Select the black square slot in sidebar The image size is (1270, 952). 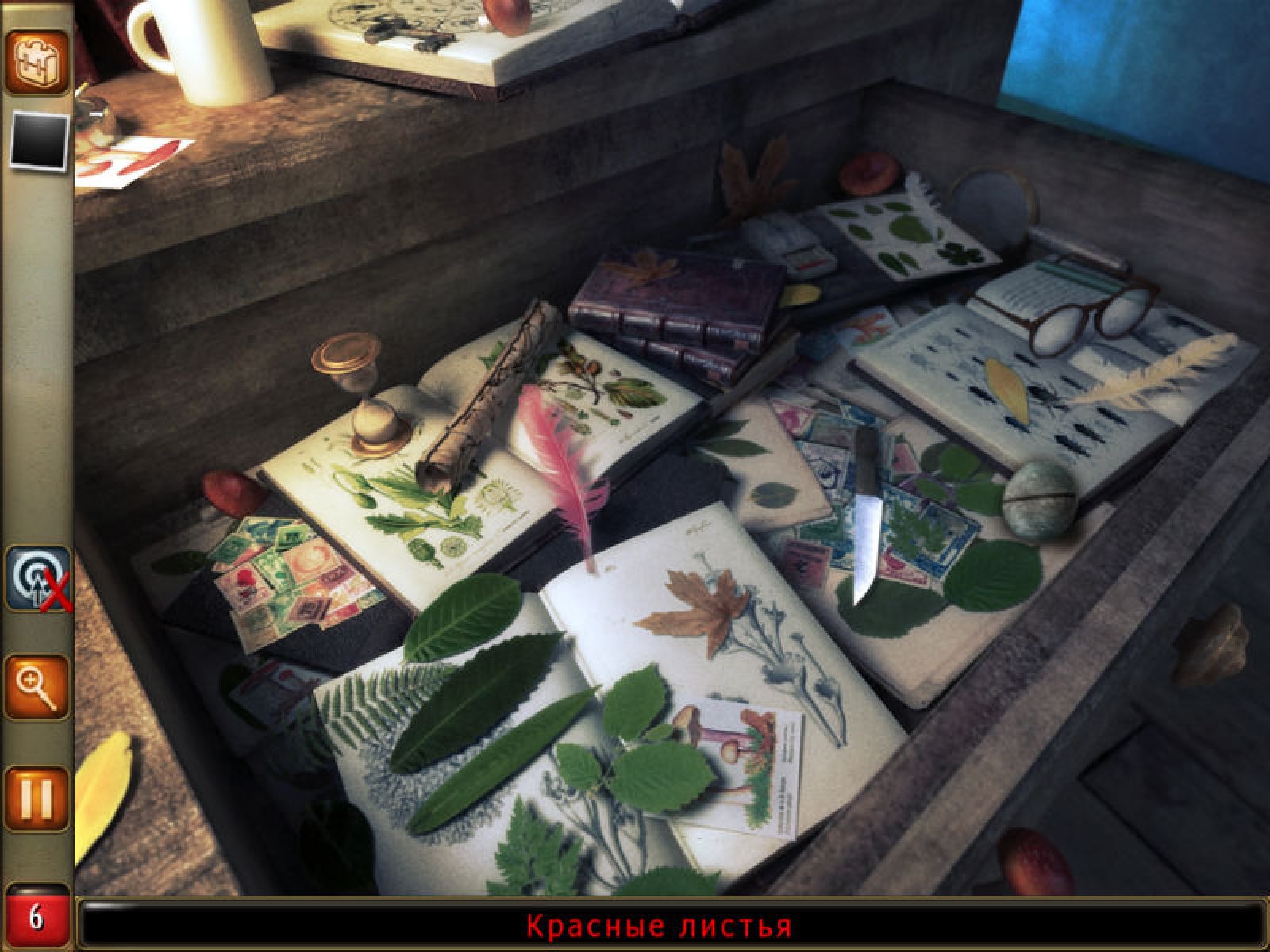click(38, 140)
